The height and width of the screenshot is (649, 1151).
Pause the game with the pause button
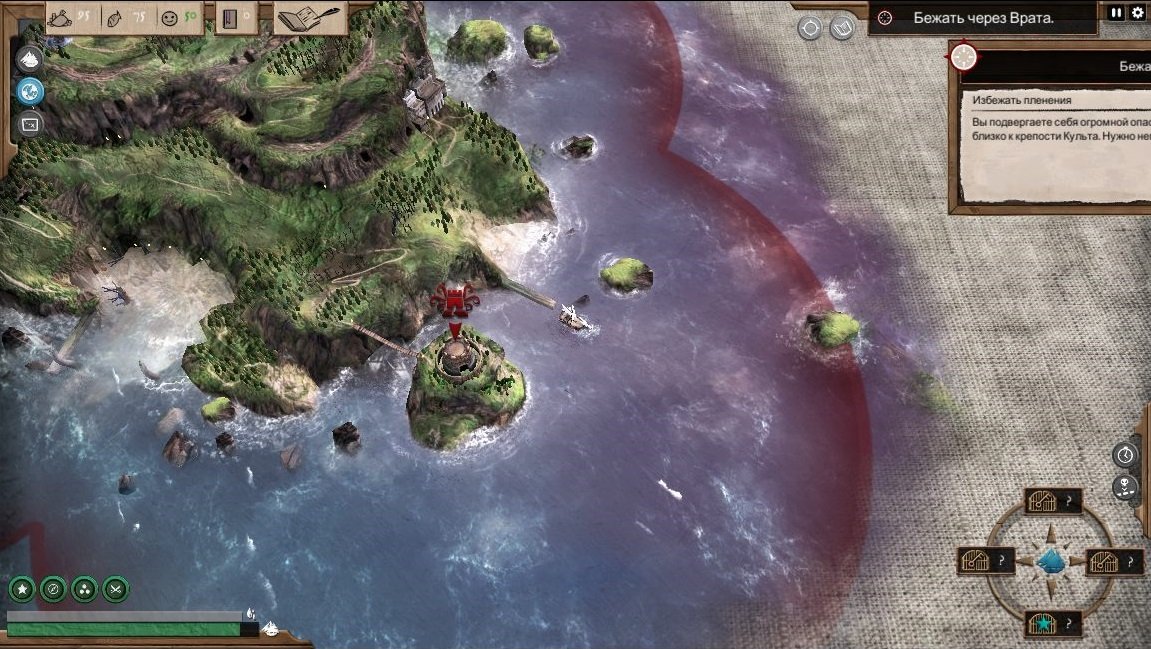point(1117,13)
